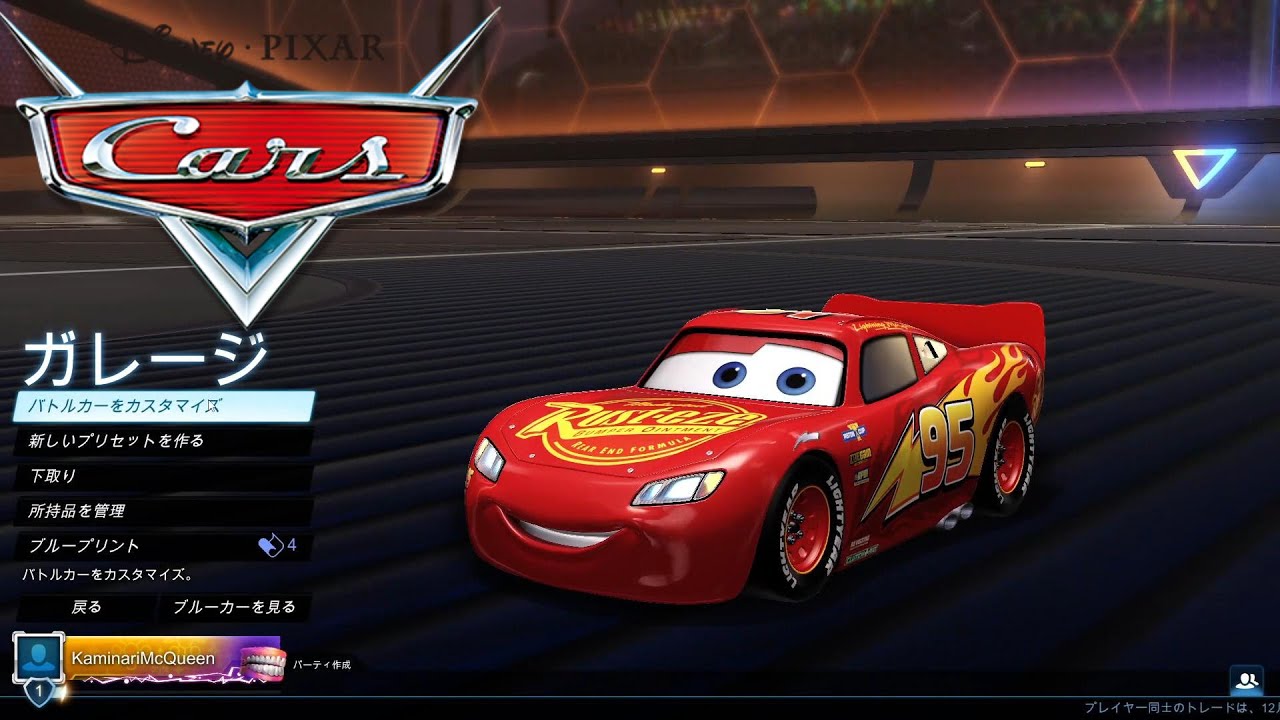The image size is (1280, 720).
Task: Go back with the 戻る button
Action: pyautogui.click(x=86, y=607)
